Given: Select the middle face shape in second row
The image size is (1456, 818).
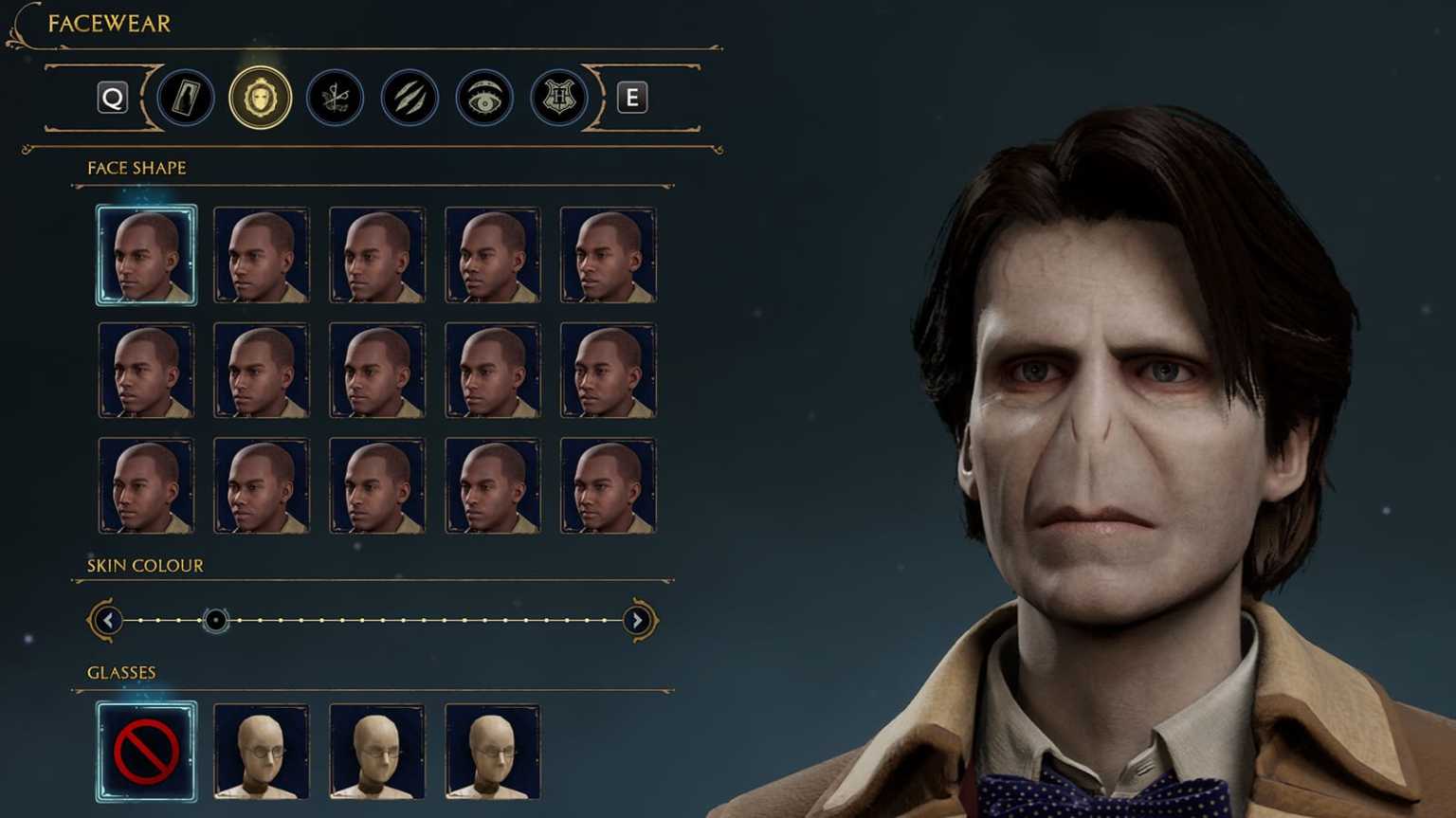Looking at the screenshot, I should (x=376, y=370).
